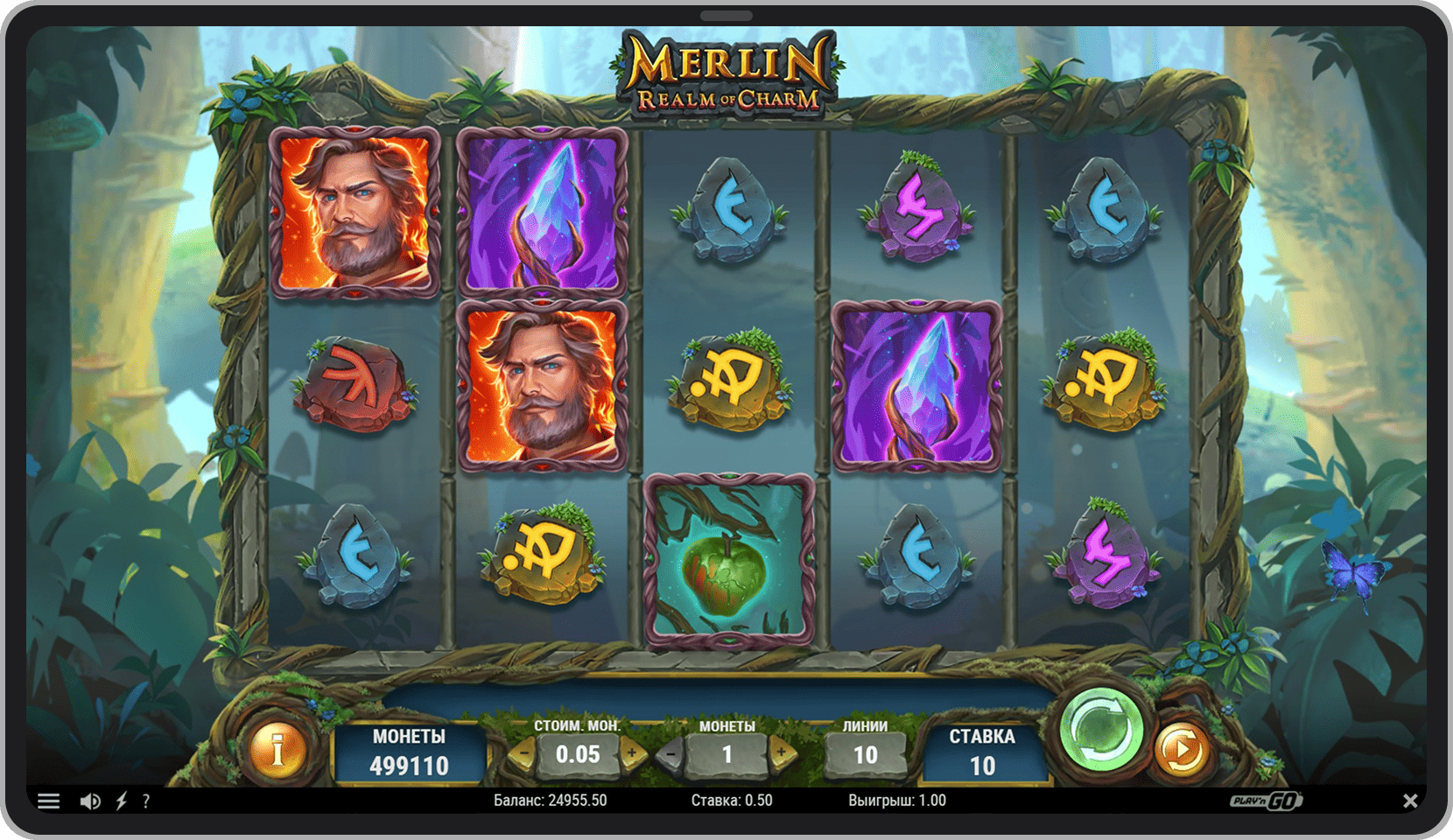This screenshot has width=1453, height=840.
Task: Toggle fast play lightning bolt
Action: 122,801
